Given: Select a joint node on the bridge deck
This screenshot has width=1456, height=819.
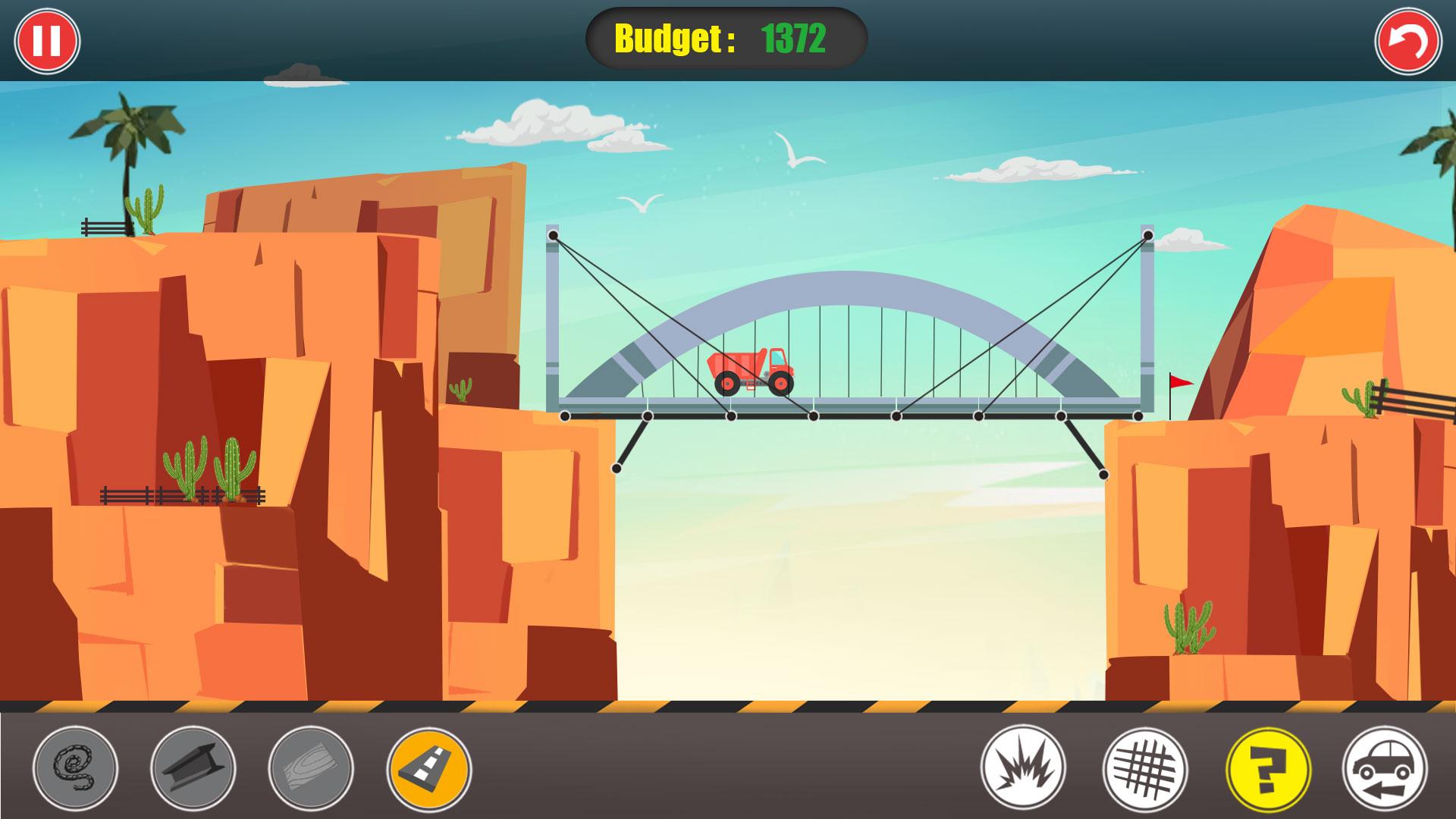Looking at the screenshot, I should coord(814,416).
